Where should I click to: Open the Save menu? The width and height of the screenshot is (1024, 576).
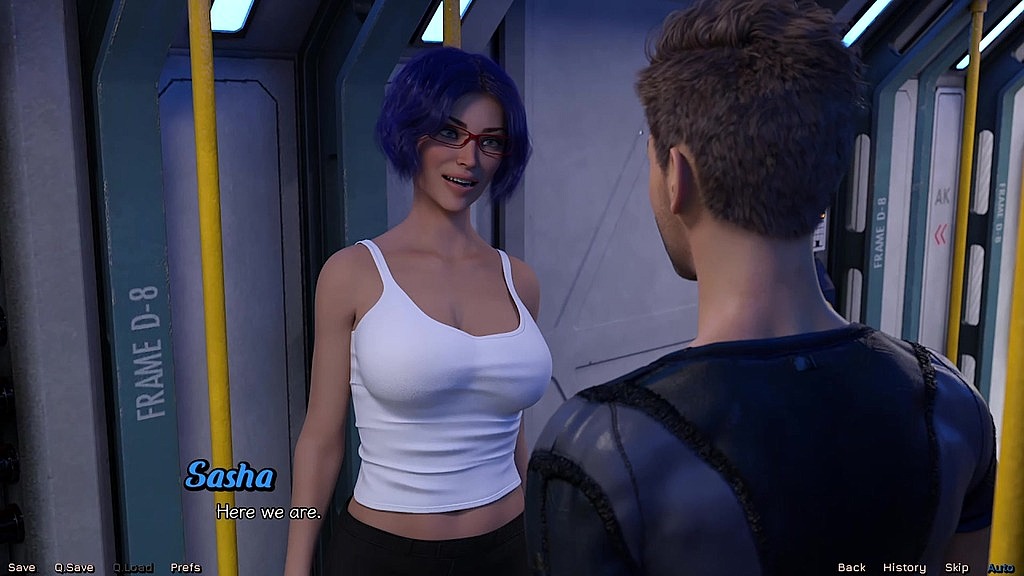pos(21,568)
